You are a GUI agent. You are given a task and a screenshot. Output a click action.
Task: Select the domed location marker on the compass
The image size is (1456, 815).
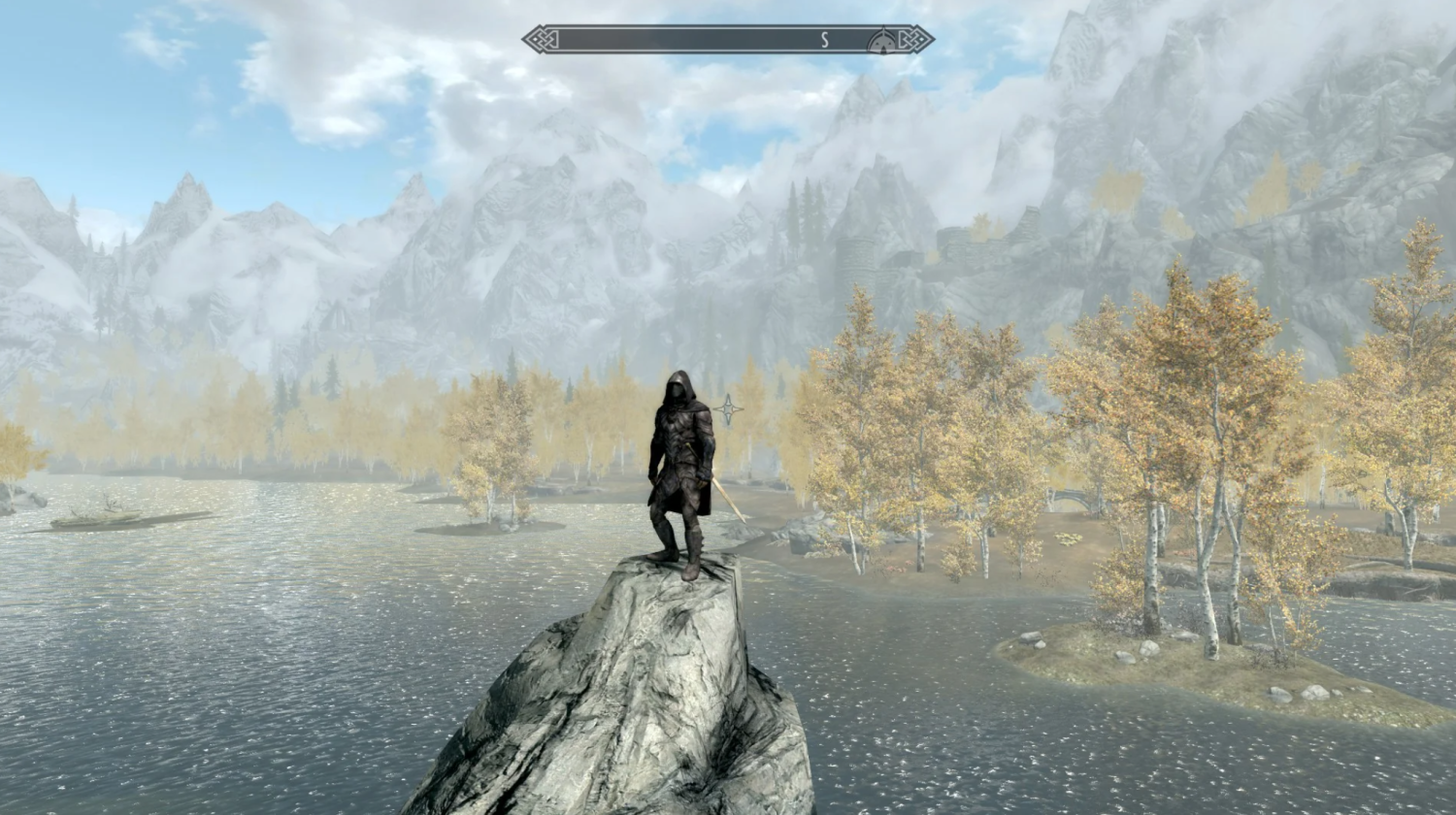point(882,40)
